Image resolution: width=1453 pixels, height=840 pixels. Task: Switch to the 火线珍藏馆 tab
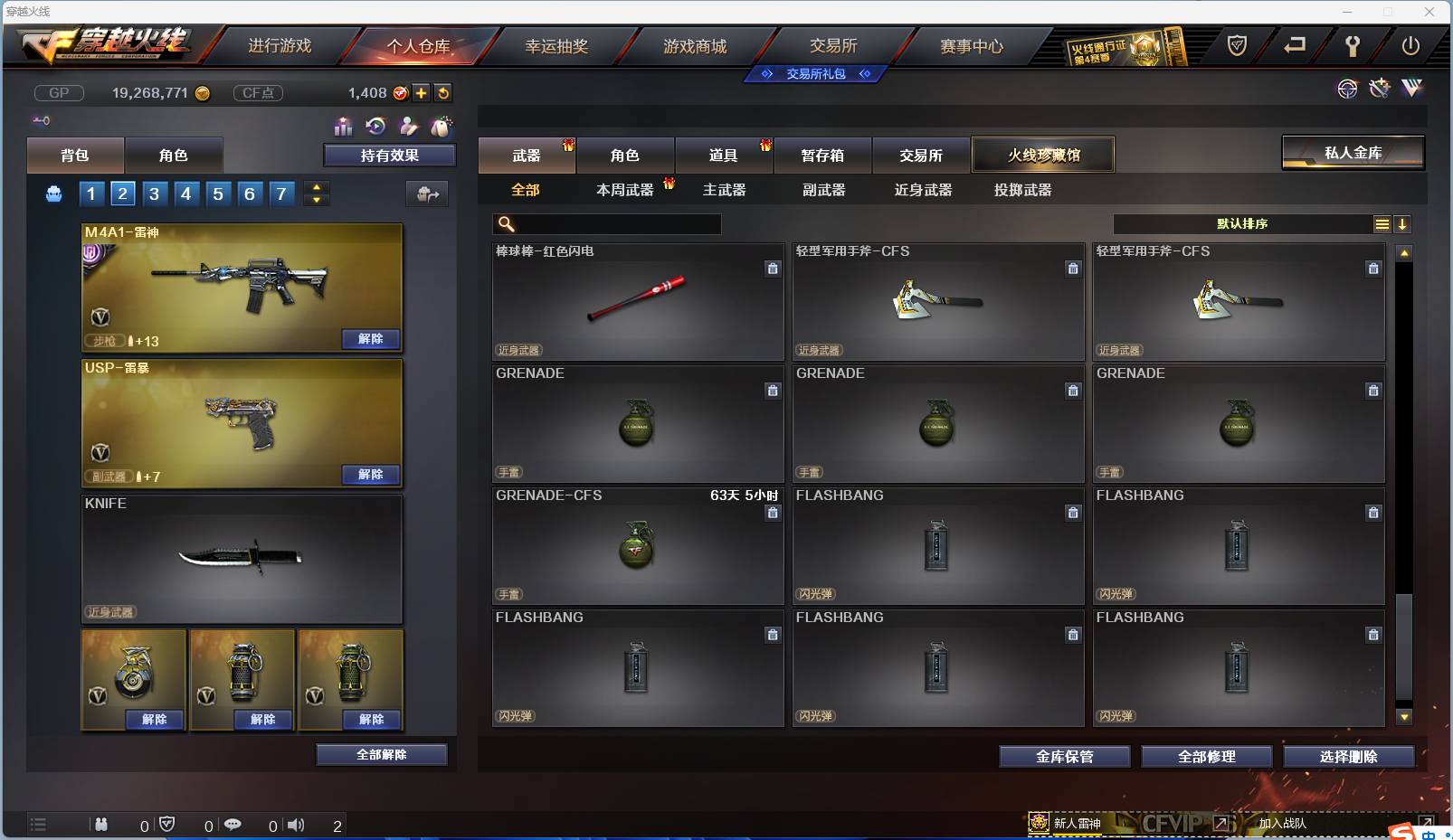[1044, 155]
